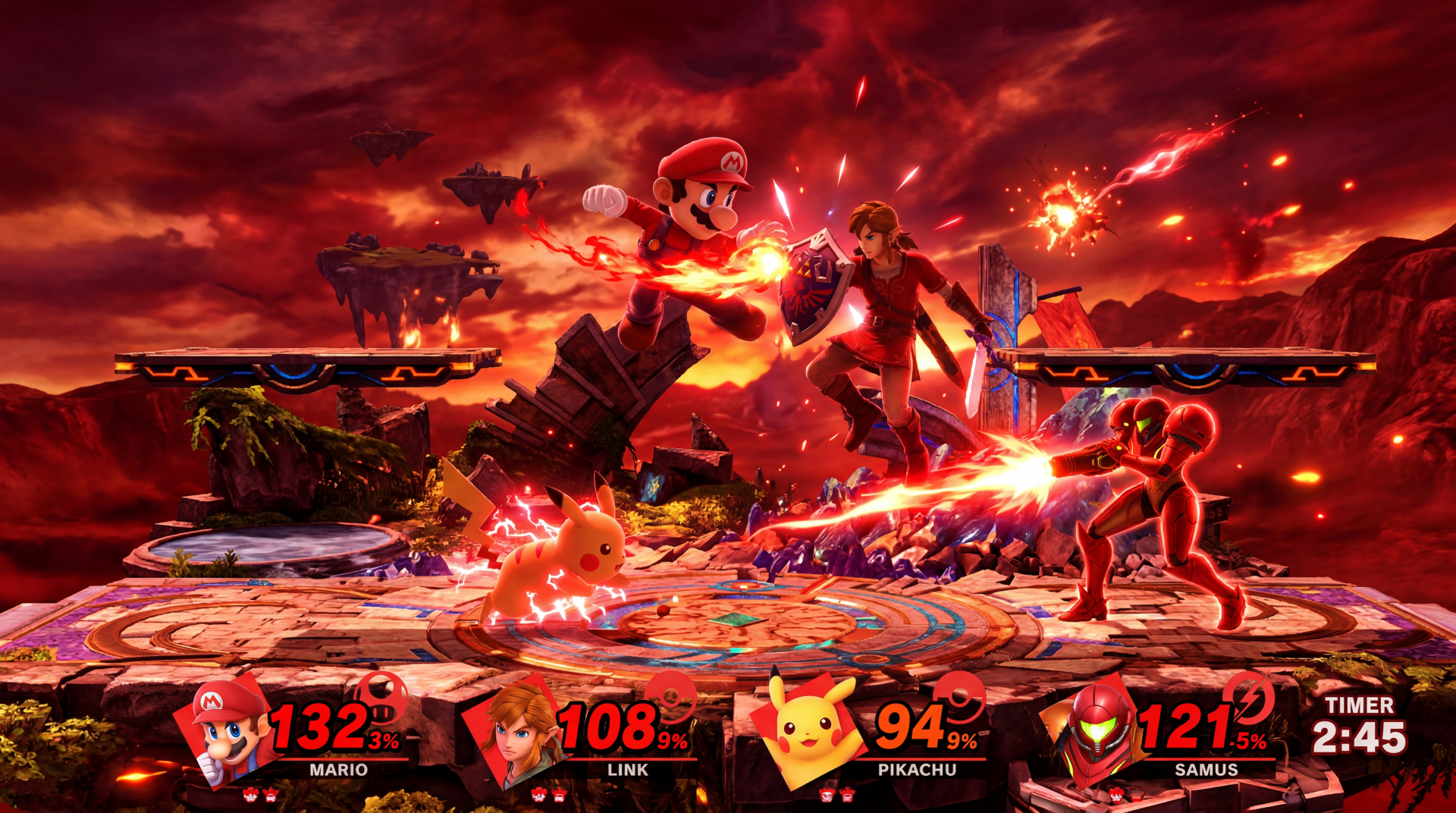The width and height of the screenshot is (1456, 813).
Task: Select Pikachu's character portrait
Action: [808, 732]
